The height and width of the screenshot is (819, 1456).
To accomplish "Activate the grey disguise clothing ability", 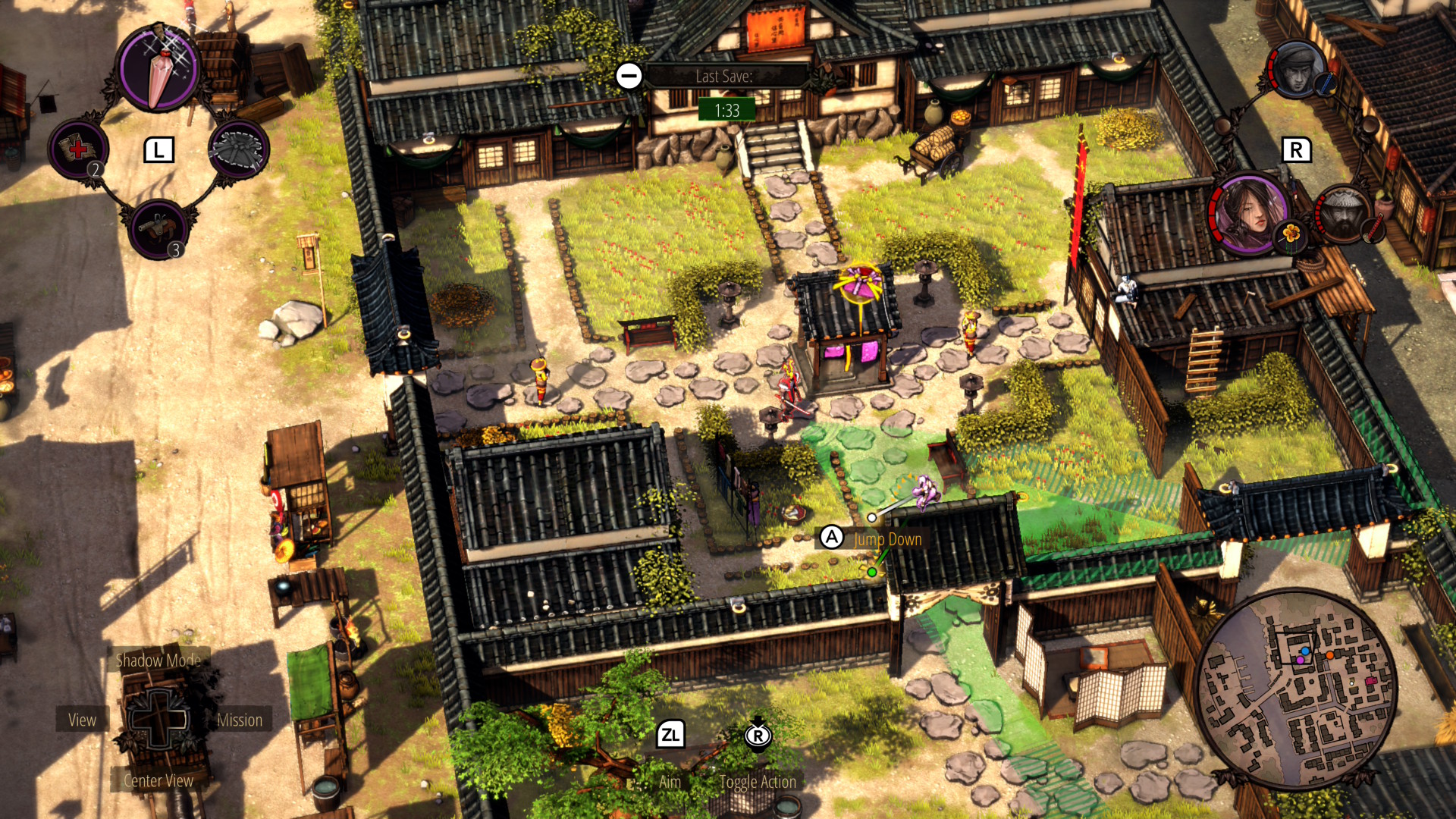I will click(x=238, y=149).
